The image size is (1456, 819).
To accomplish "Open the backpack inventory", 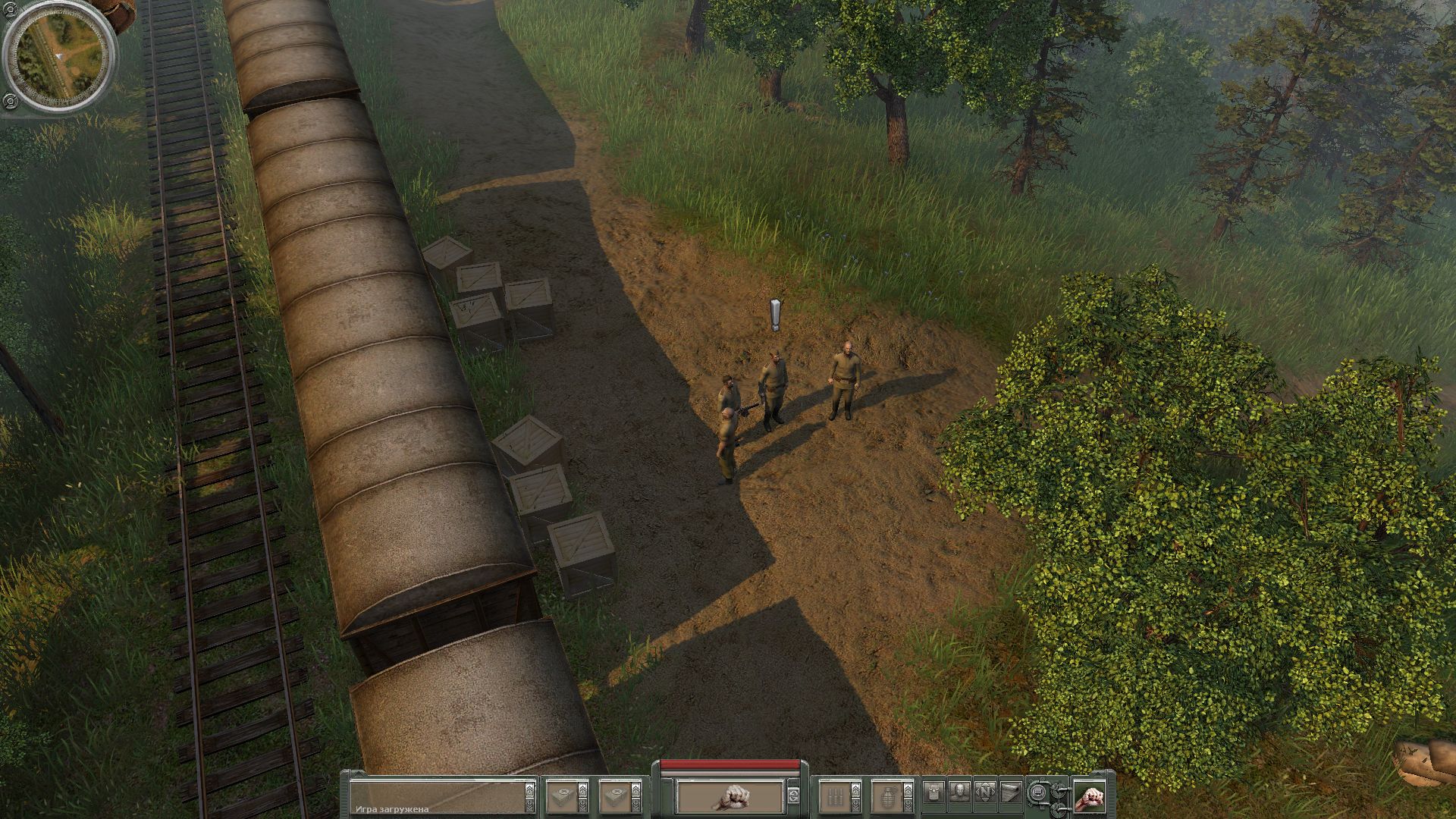I will coord(934,793).
